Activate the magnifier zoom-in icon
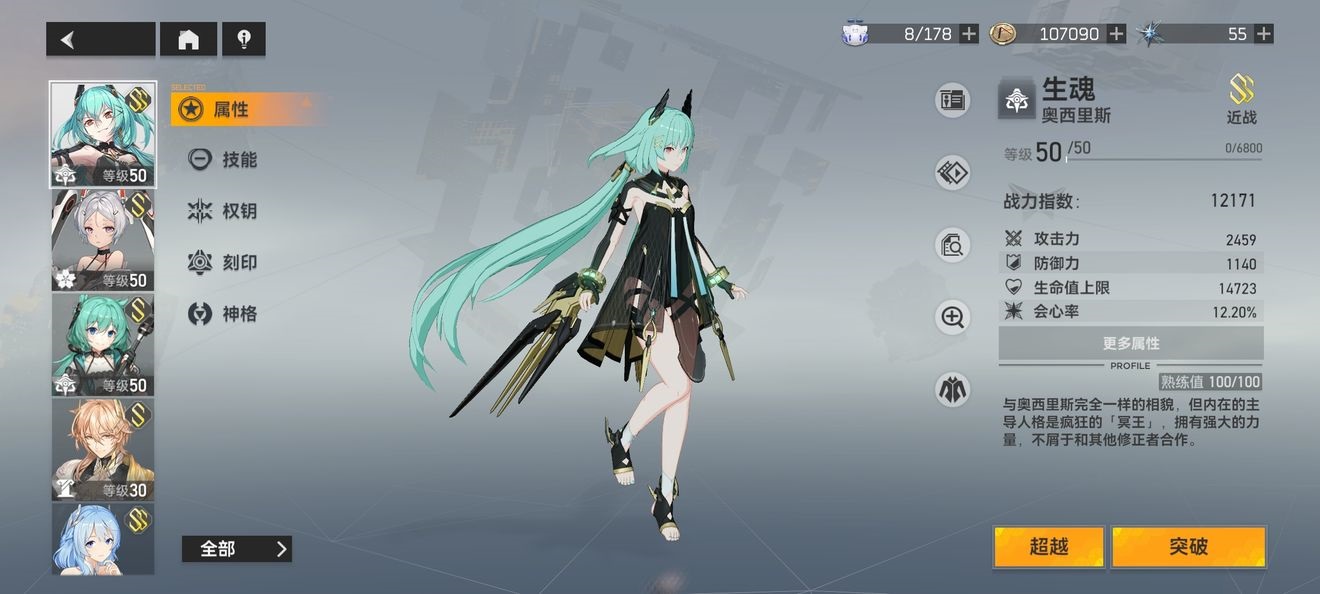Viewport: 1320px width, 594px height. [x=952, y=318]
